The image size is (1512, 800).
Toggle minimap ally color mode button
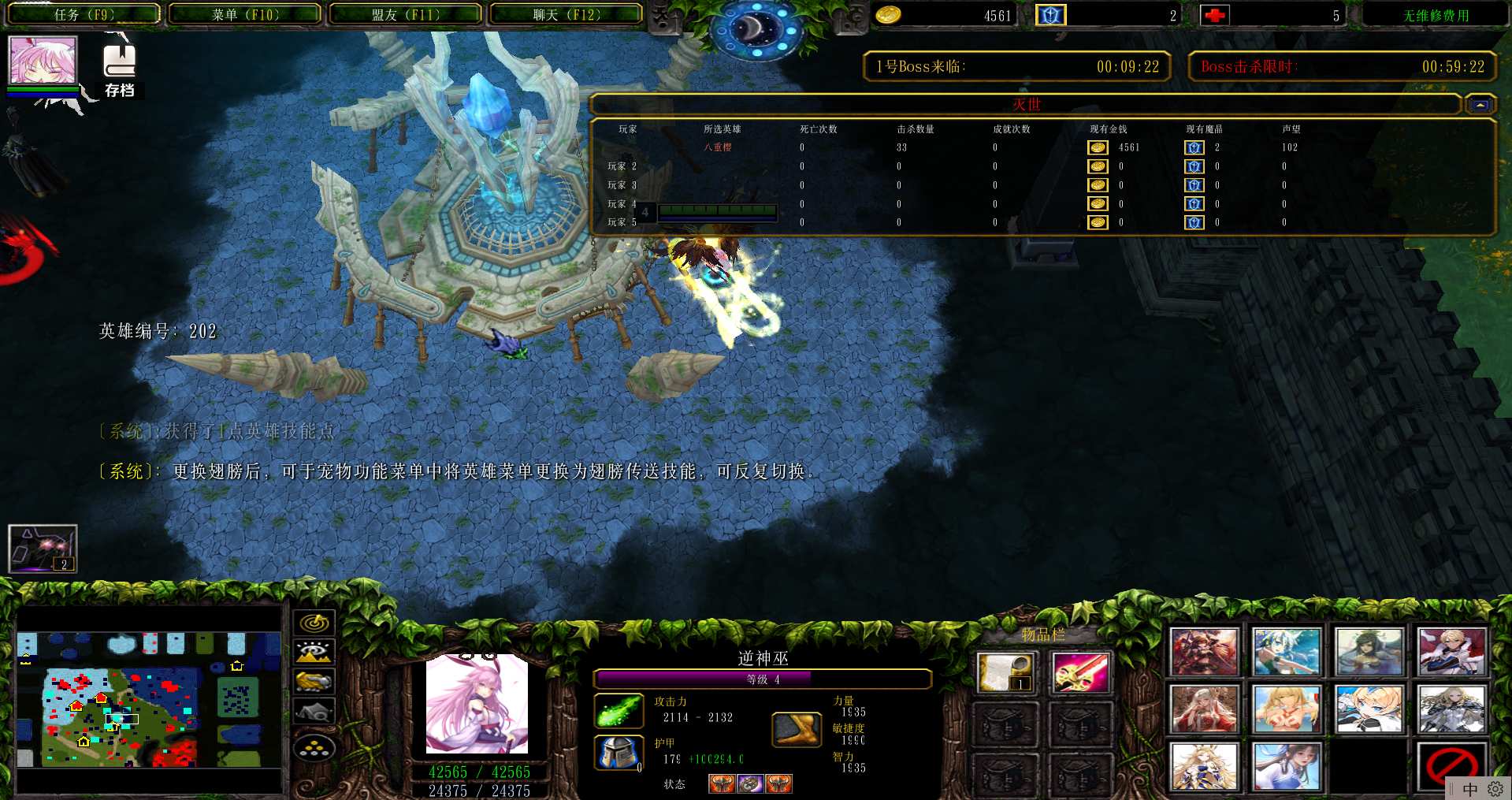click(x=314, y=682)
